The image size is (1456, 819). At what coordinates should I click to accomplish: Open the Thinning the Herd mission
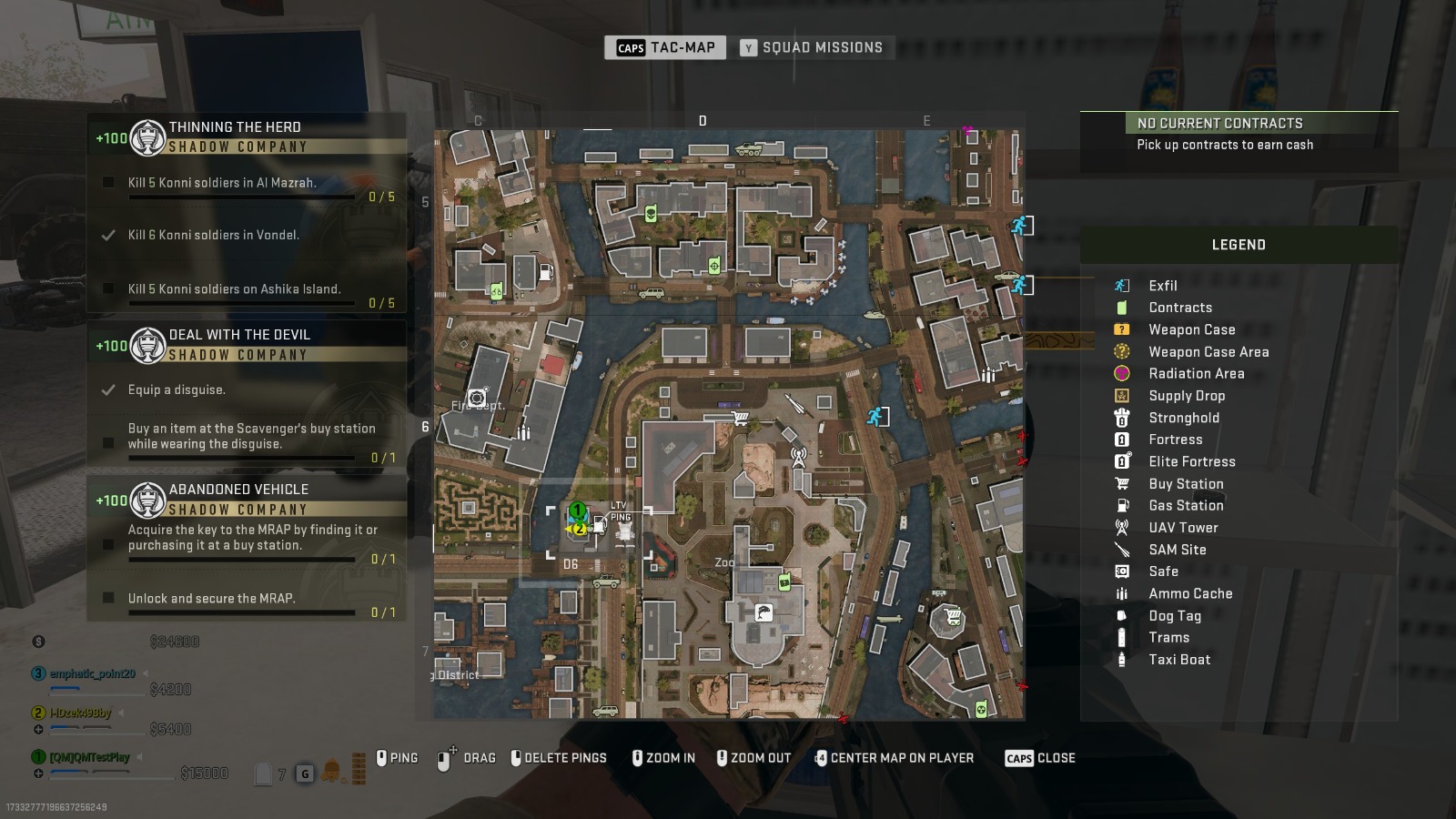[x=235, y=127]
